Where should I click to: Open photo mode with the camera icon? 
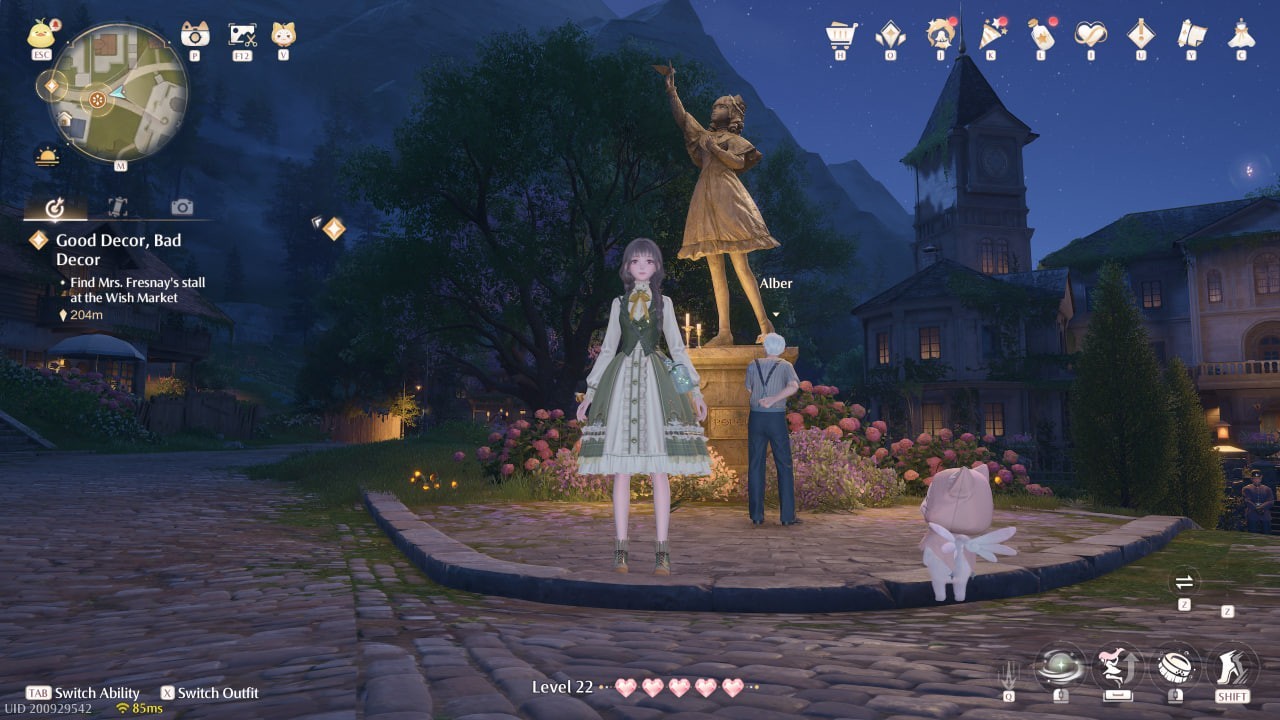[x=195, y=35]
